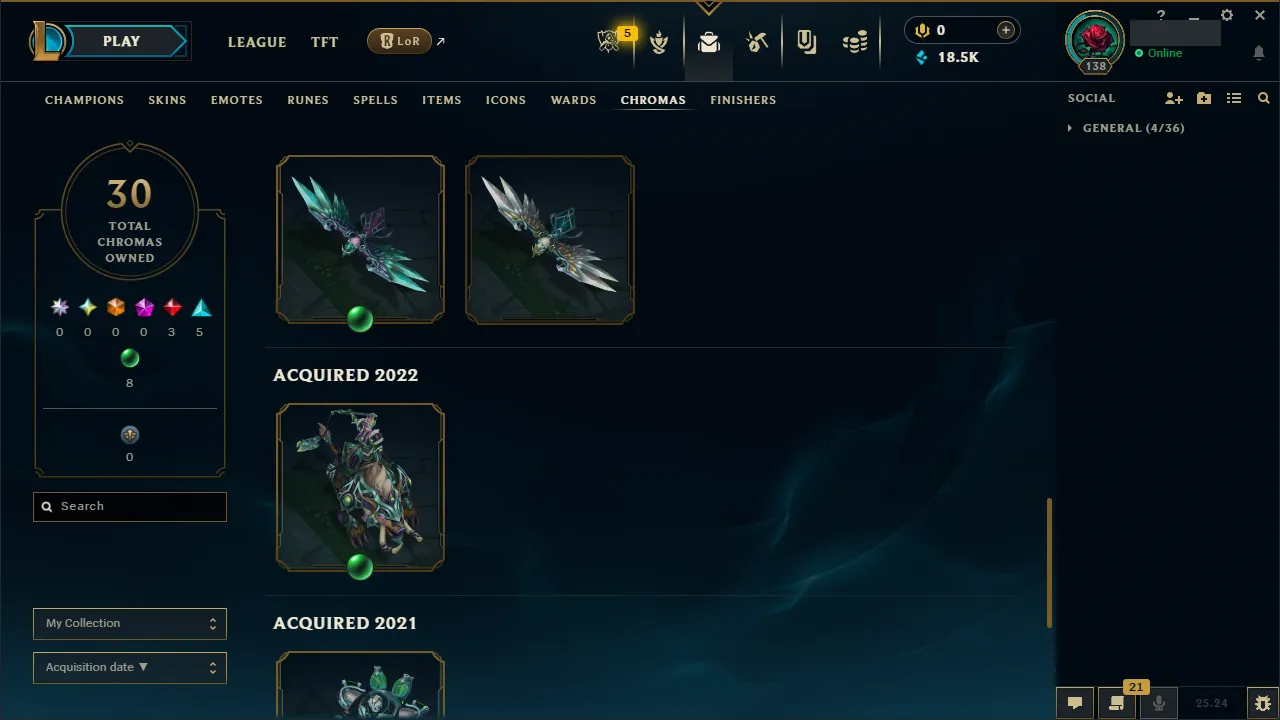Open the Collection backpack icon
The image size is (1280, 720).
pyautogui.click(x=709, y=41)
